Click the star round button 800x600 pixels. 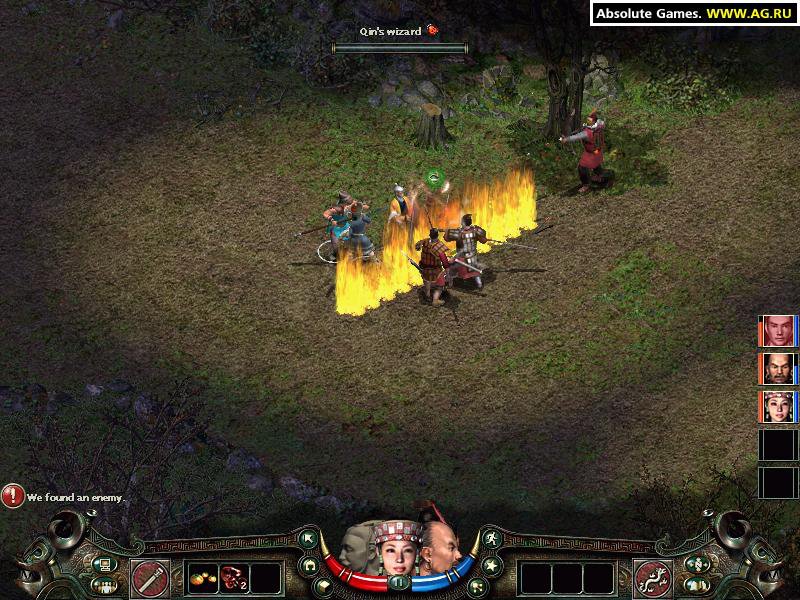pyautogui.click(x=490, y=563)
